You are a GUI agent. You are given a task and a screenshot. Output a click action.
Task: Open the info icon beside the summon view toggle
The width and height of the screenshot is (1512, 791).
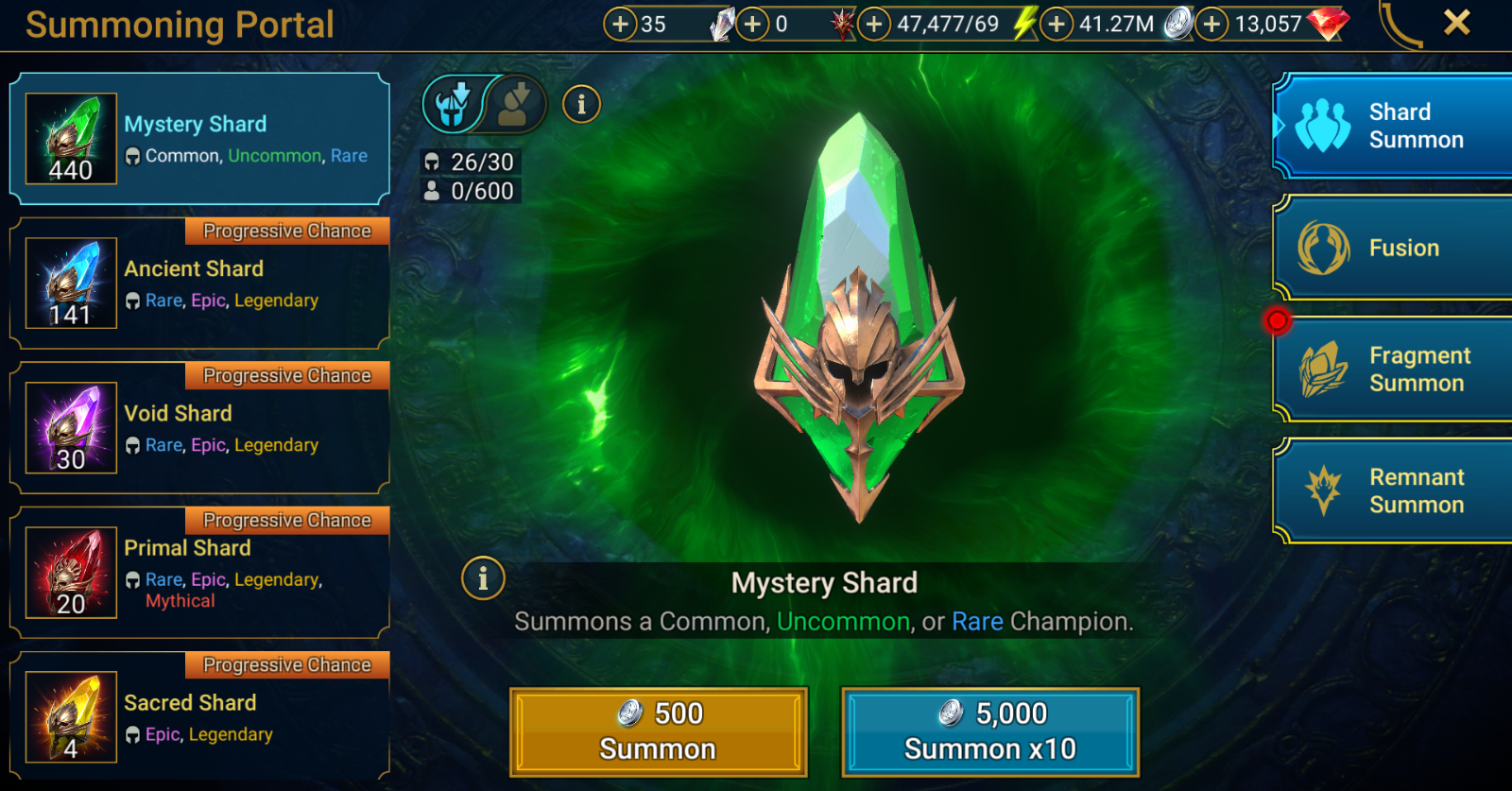click(582, 105)
